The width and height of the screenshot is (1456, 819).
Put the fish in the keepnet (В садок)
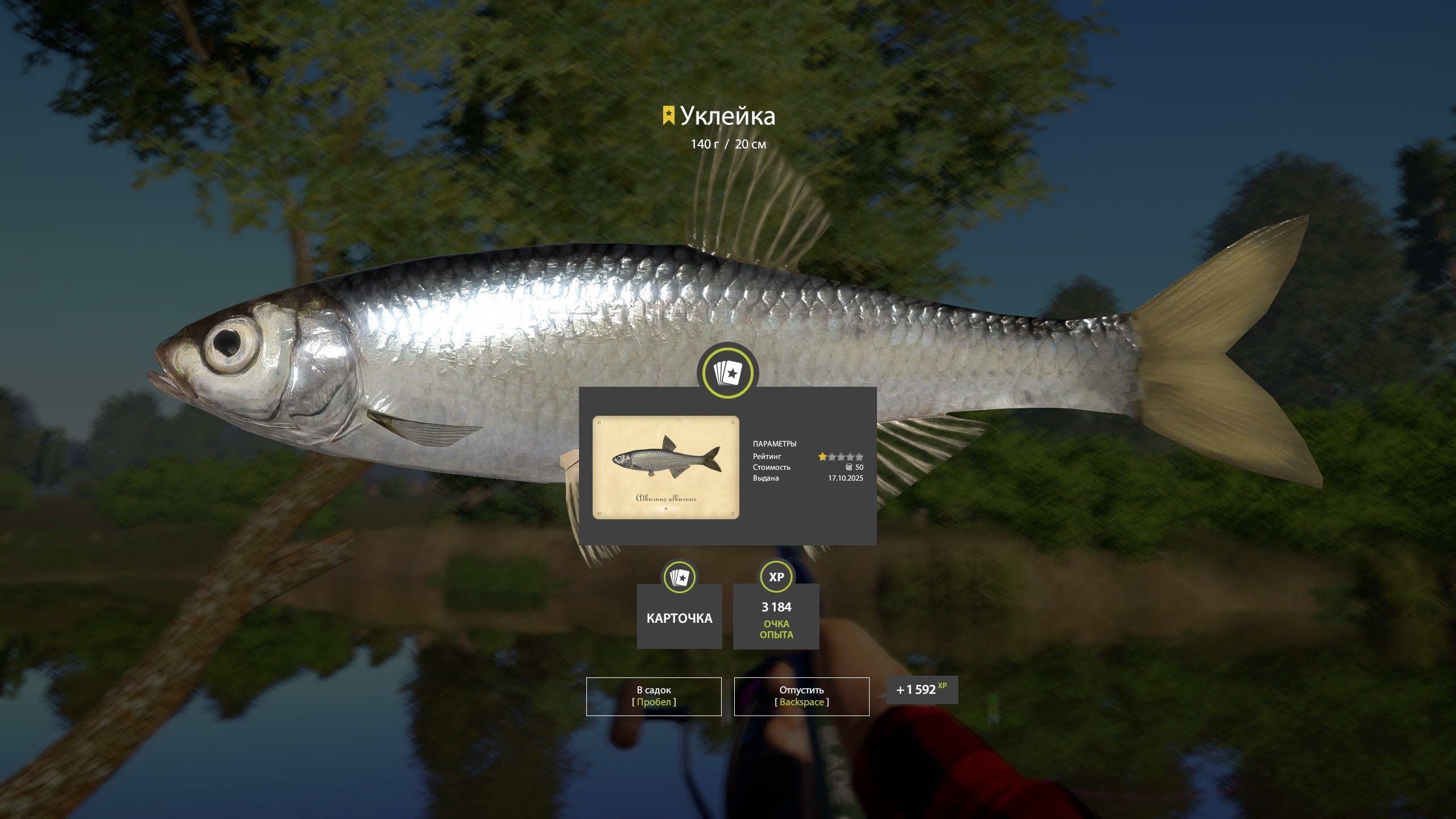tap(653, 696)
